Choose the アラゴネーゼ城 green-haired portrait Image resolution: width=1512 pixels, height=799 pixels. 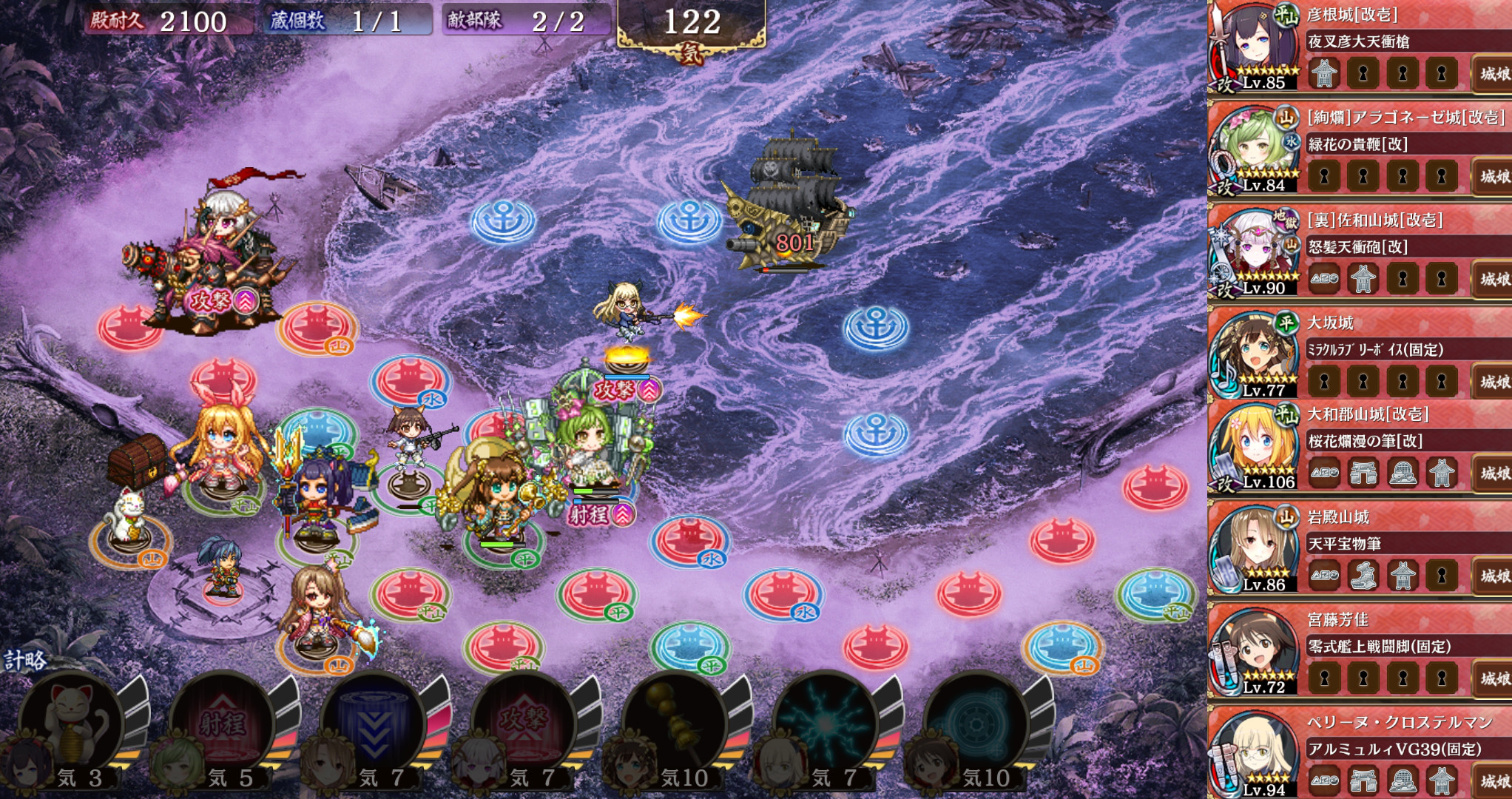coord(1255,149)
